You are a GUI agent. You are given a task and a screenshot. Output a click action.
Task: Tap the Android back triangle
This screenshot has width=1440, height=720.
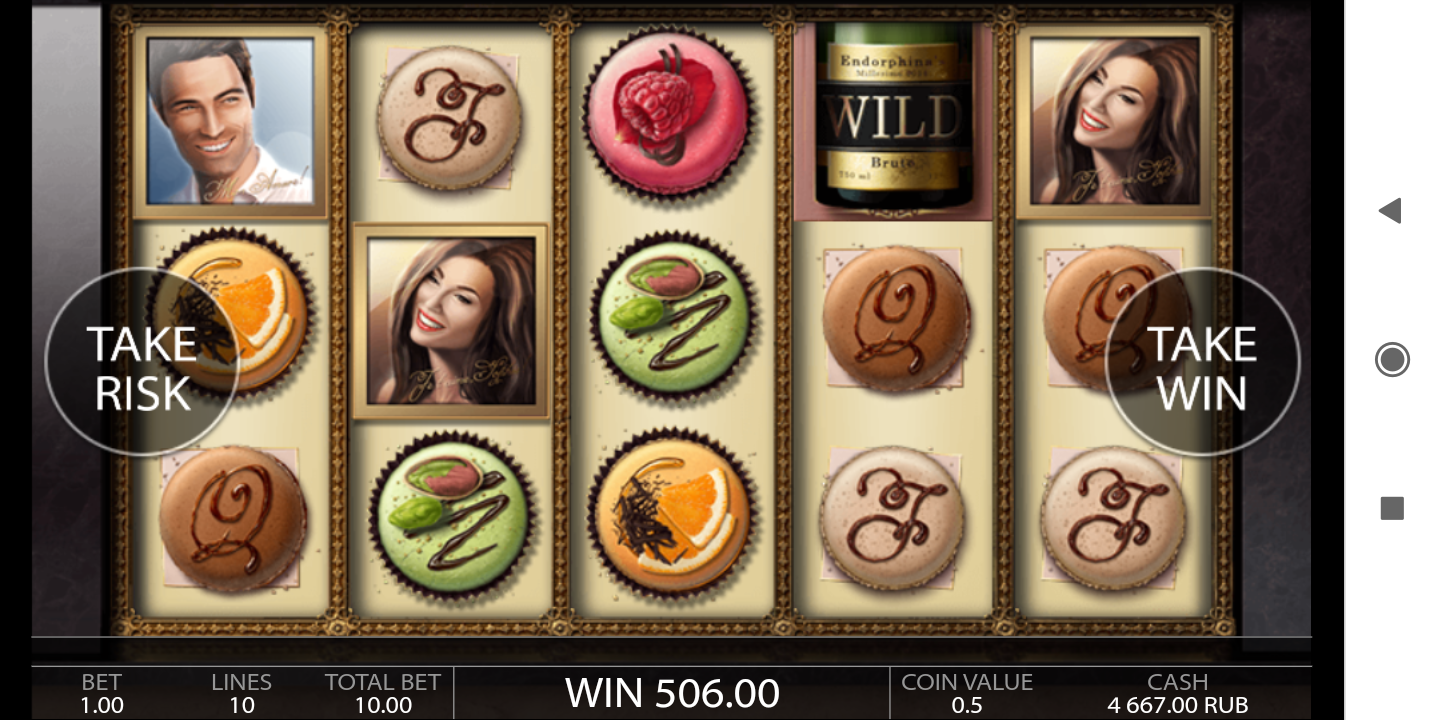[x=1390, y=210]
